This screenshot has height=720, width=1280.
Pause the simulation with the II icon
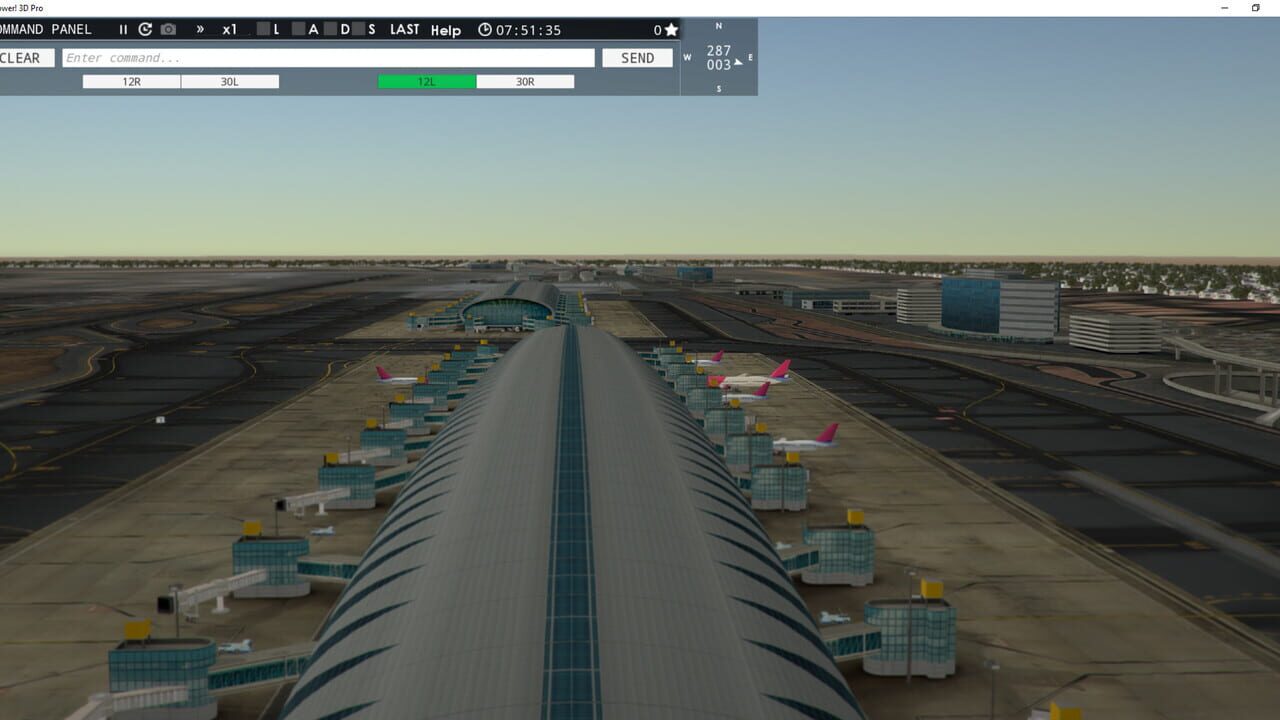point(123,30)
